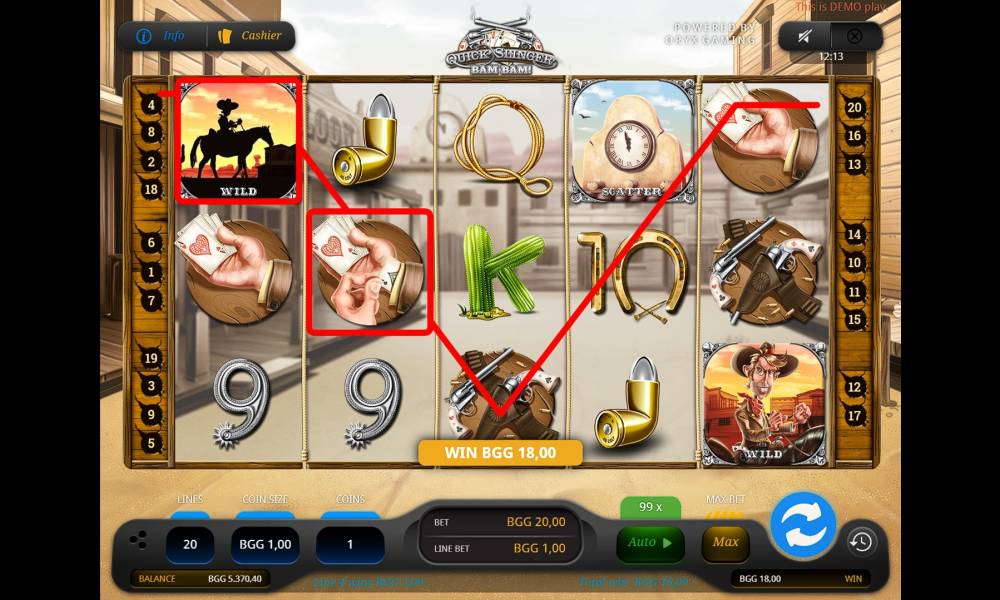This screenshot has width=1000, height=600.
Task: Change the number of Lines
Action: [x=189, y=545]
